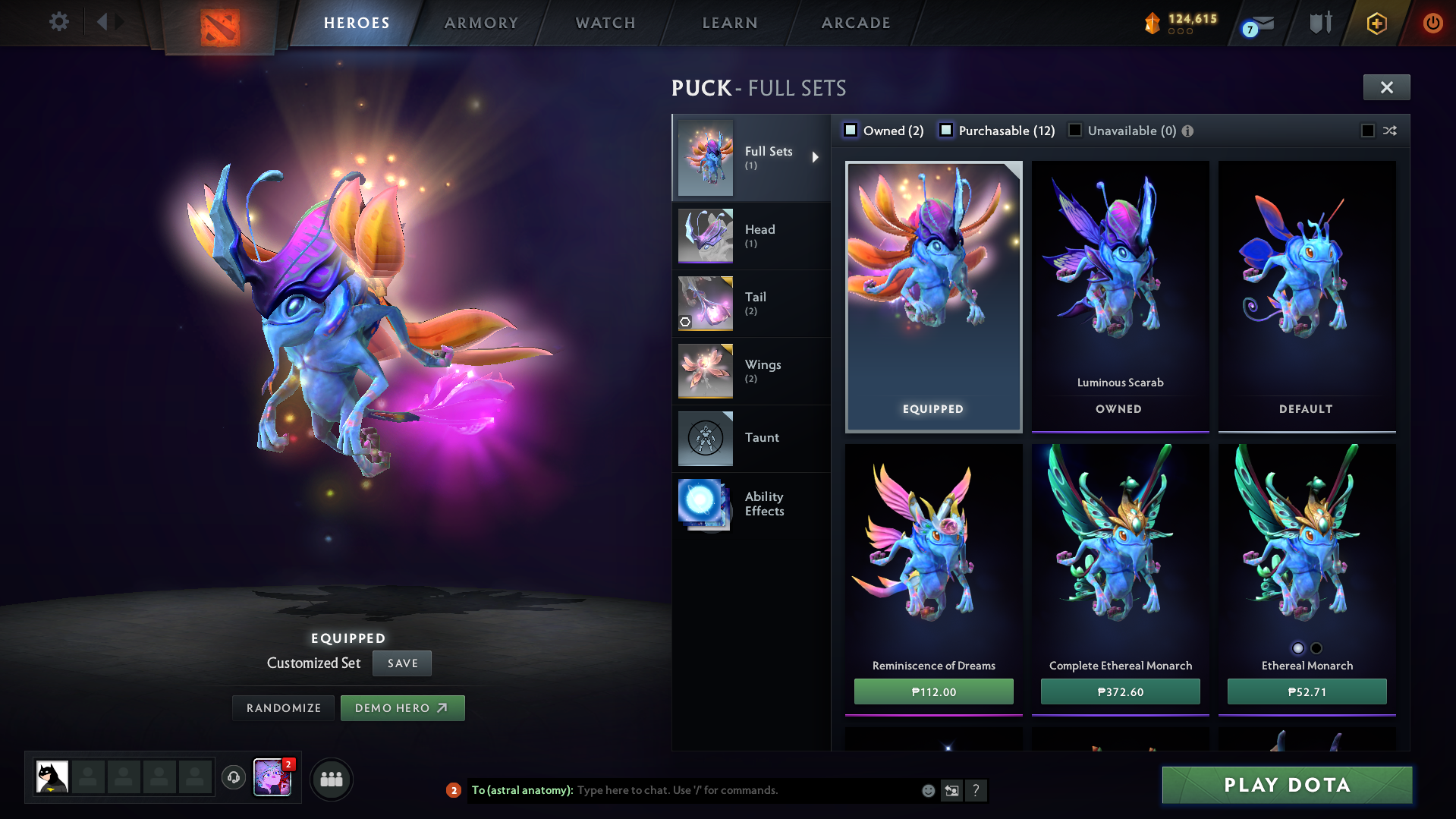Click PLAY DOTA to queue
This screenshot has width=1456, height=819.
pos(1286,785)
